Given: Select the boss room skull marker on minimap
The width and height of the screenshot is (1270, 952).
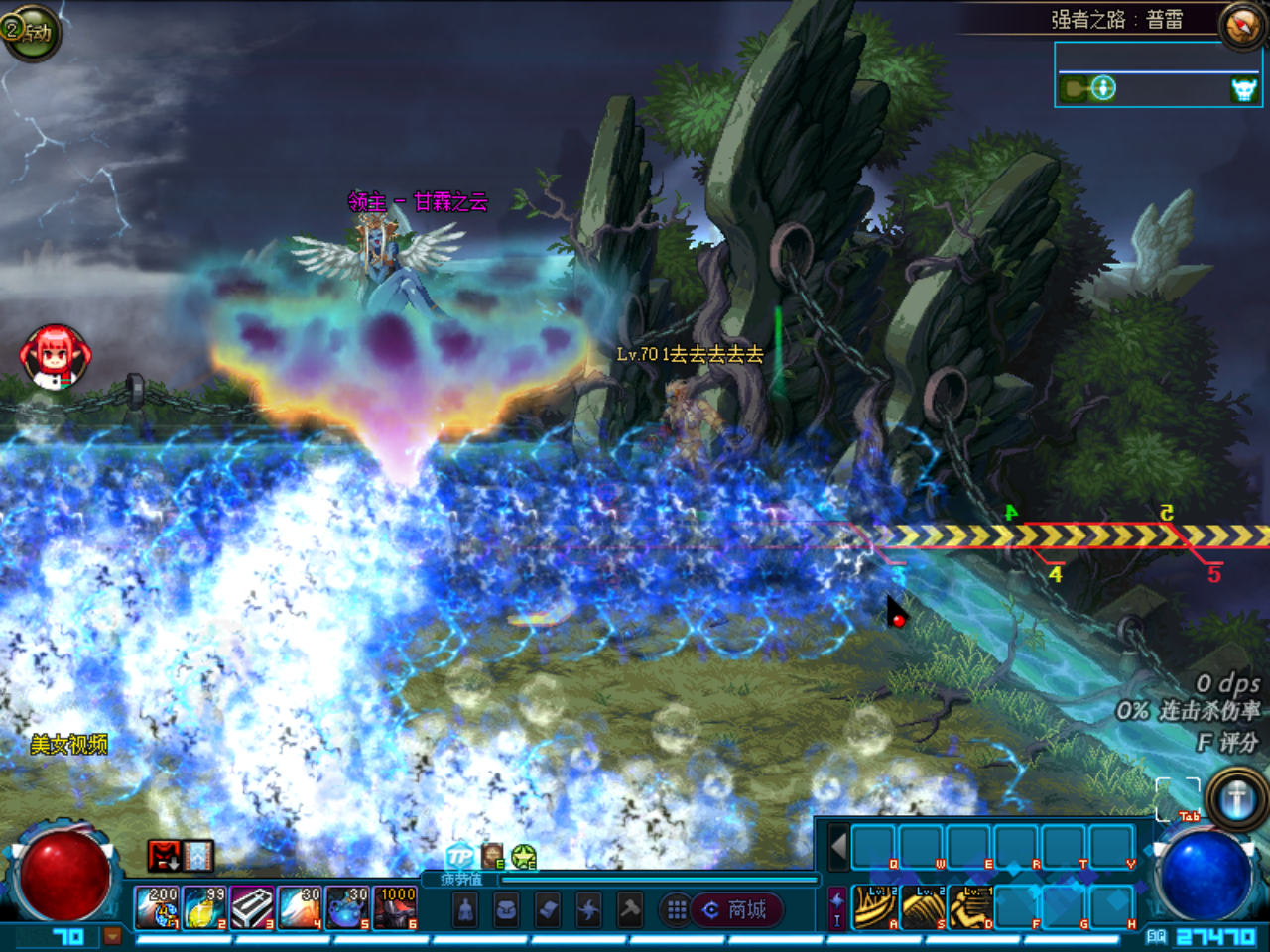Looking at the screenshot, I should 1243,90.
